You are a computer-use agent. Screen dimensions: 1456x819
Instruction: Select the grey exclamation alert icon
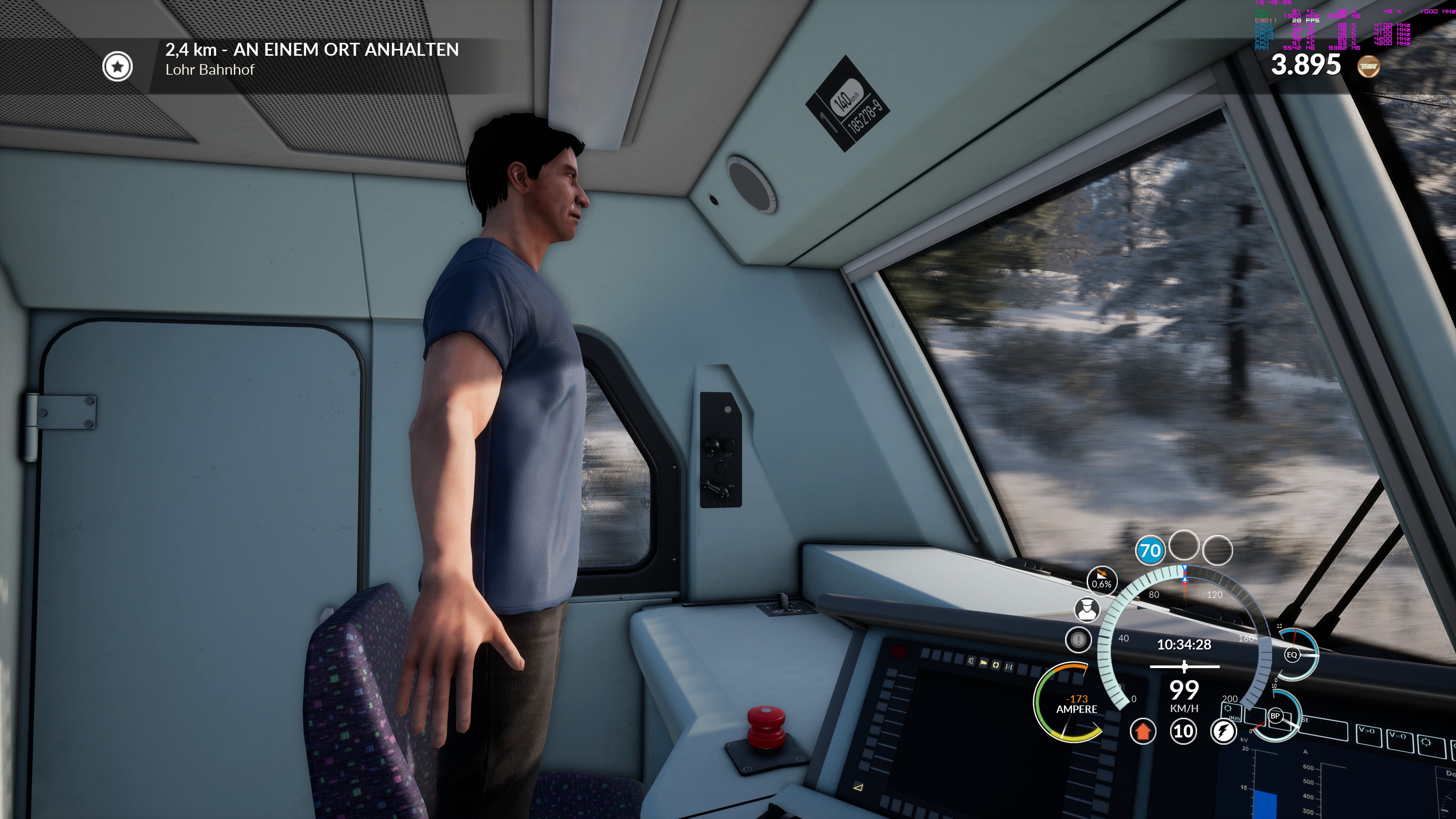1078,640
